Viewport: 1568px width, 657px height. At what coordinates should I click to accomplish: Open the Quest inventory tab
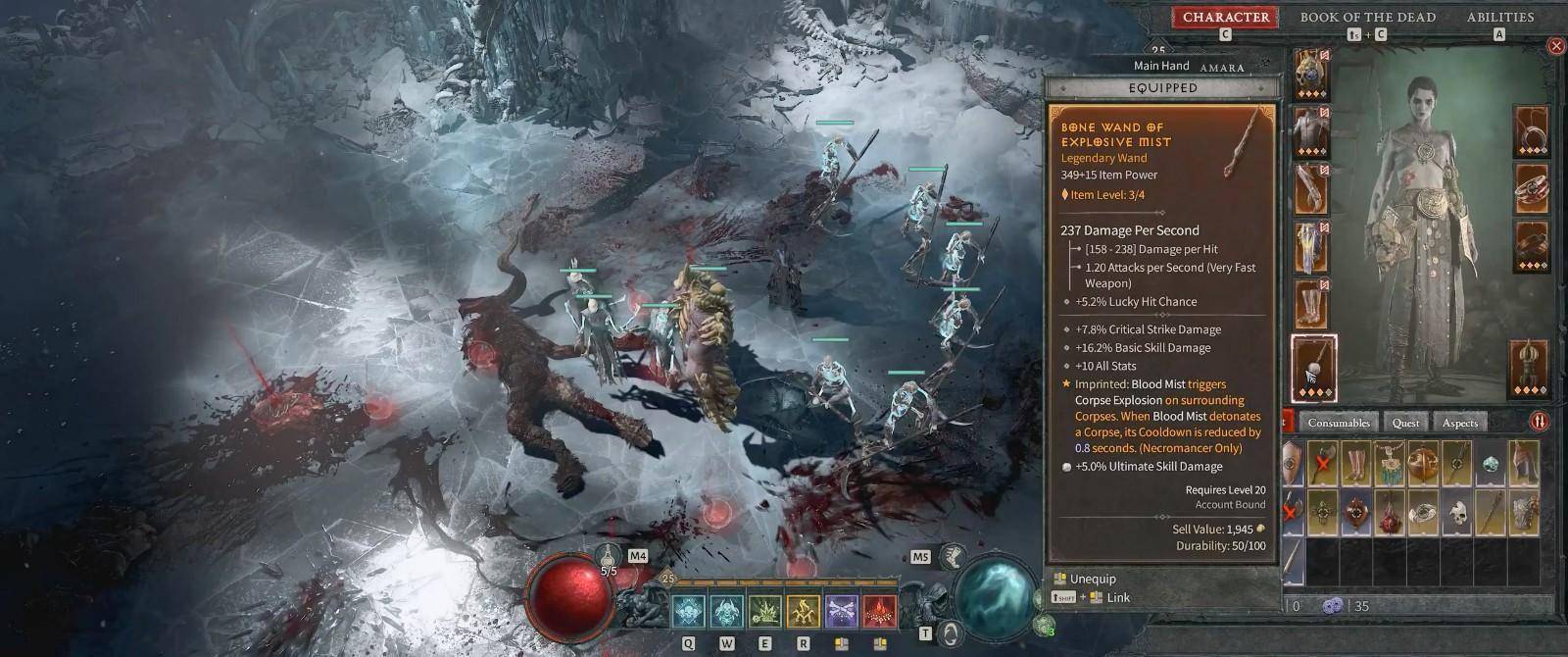[1405, 423]
